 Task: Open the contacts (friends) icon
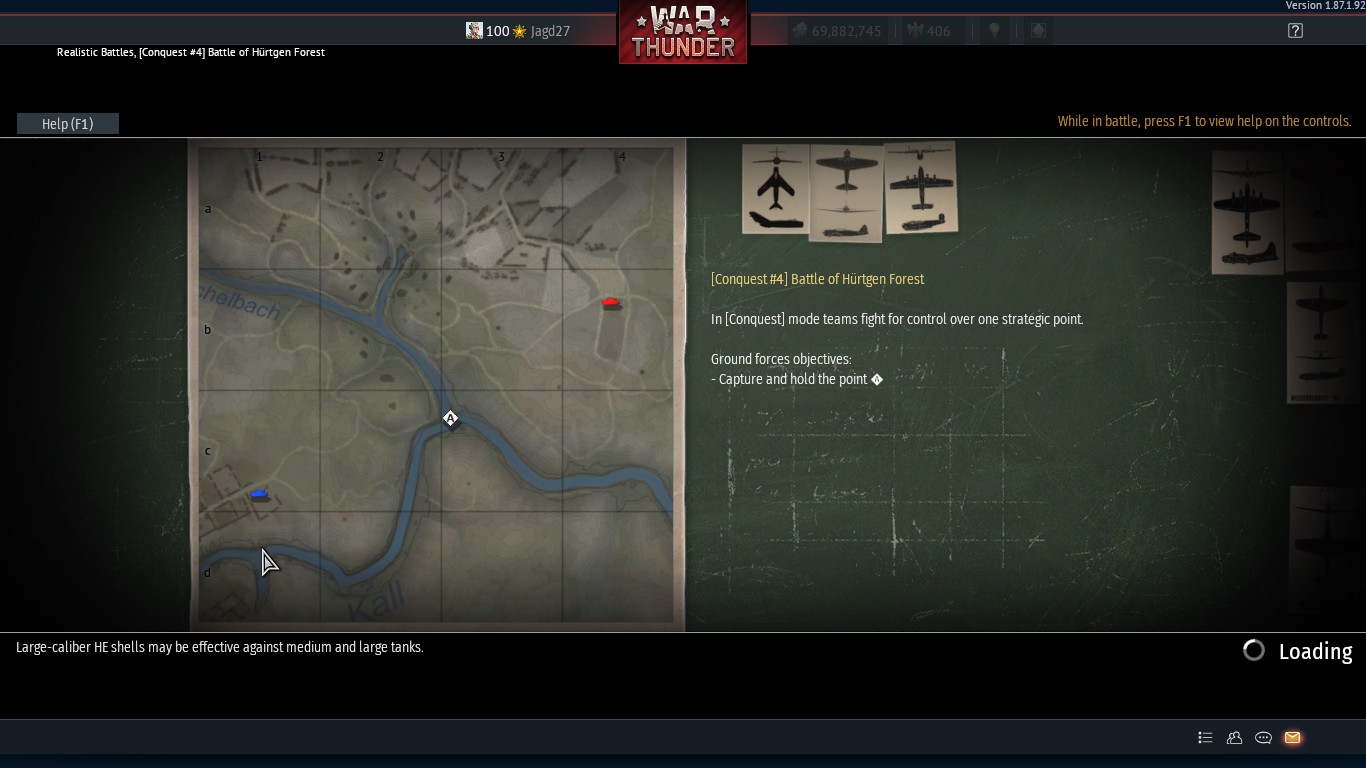click(x=1234, y=738)
